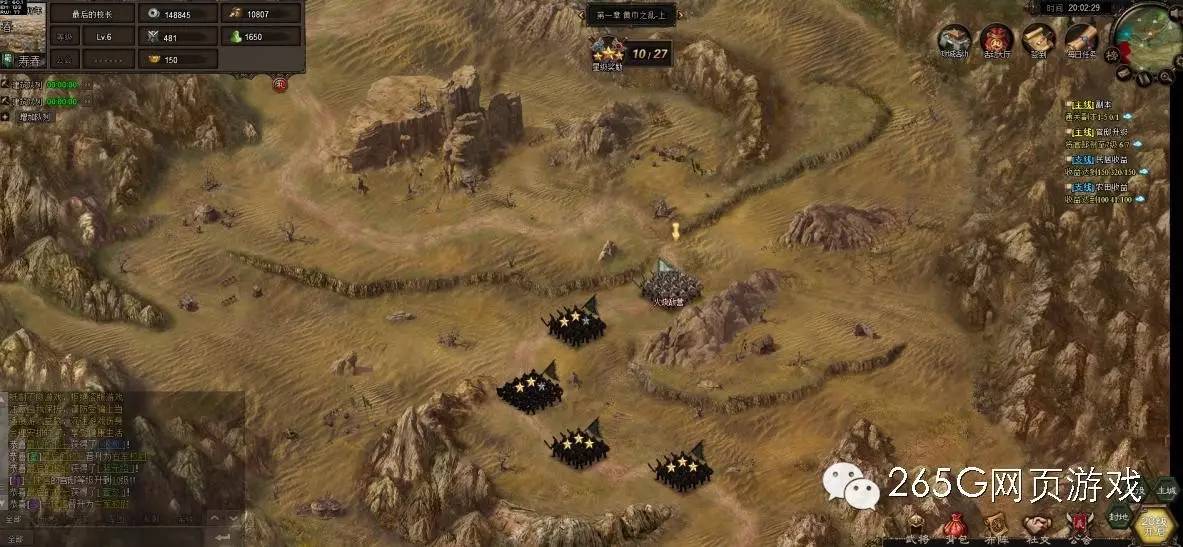Open the 每日任务 daily quests icon
The image size is (1183, 547).
click(1080, 42)
